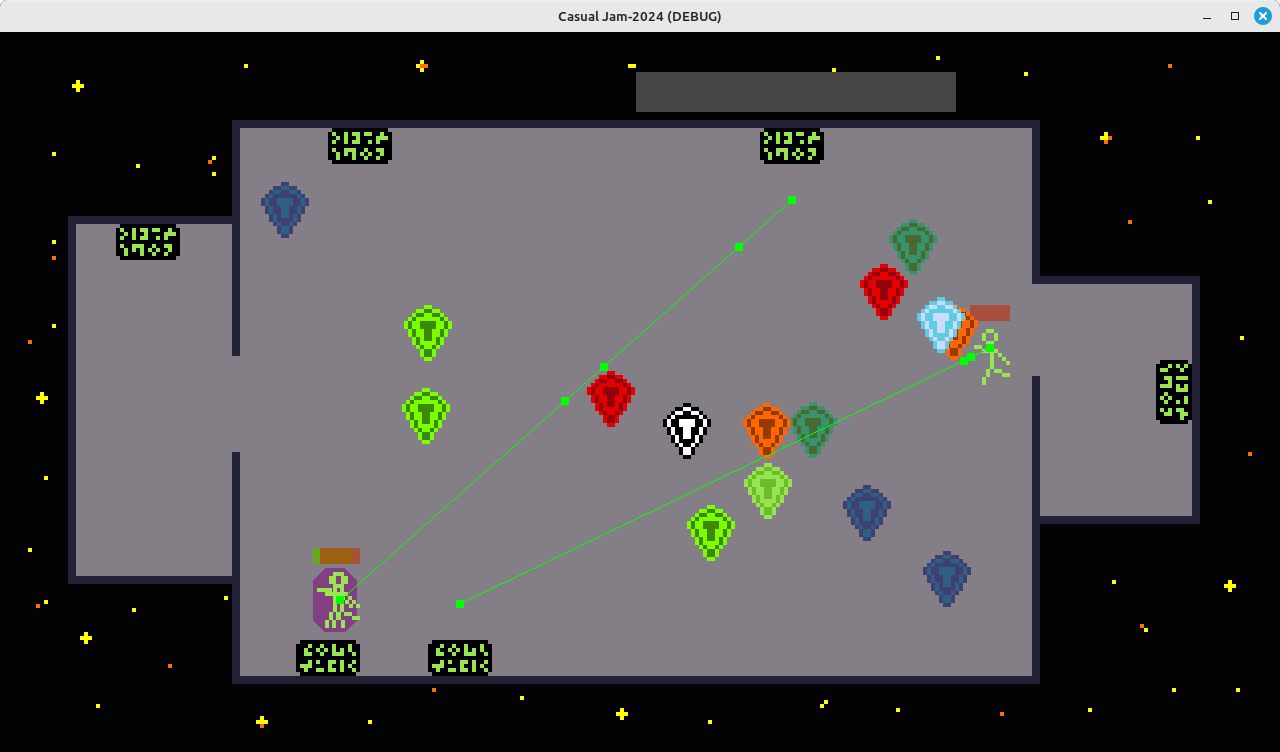Select the pale green gem below the orange one

766,489
